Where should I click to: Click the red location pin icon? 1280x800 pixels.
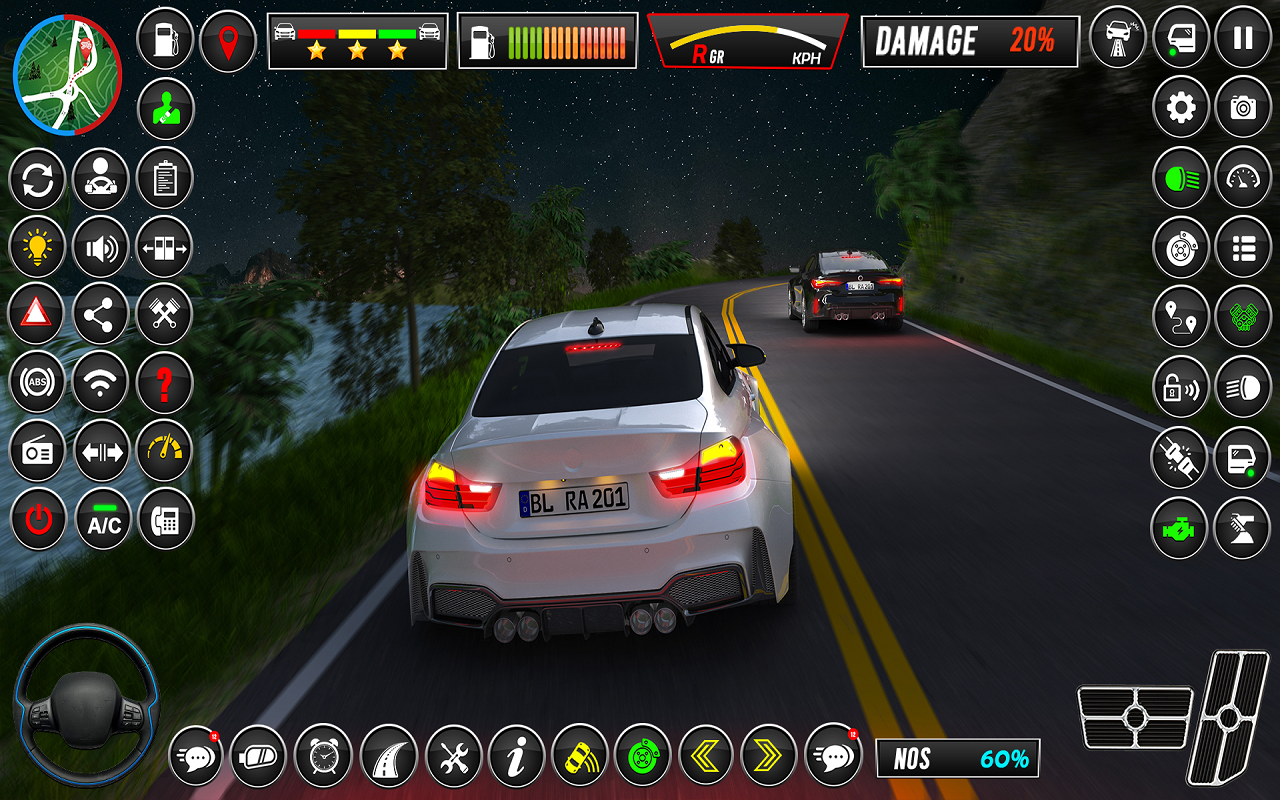[x=229, y=42]
